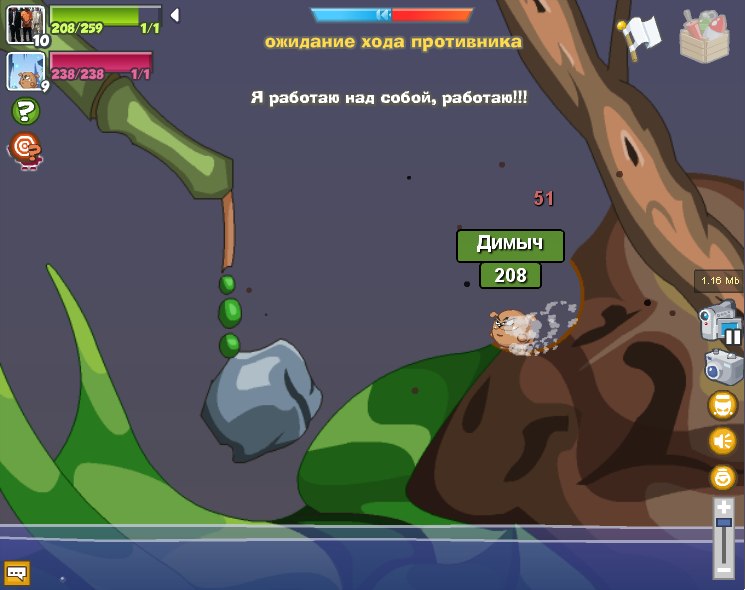Image resolution: width=745 pixels, height=590 pixels.
Task: Click the white surrender flag
Action: click(x=638, y=37)
